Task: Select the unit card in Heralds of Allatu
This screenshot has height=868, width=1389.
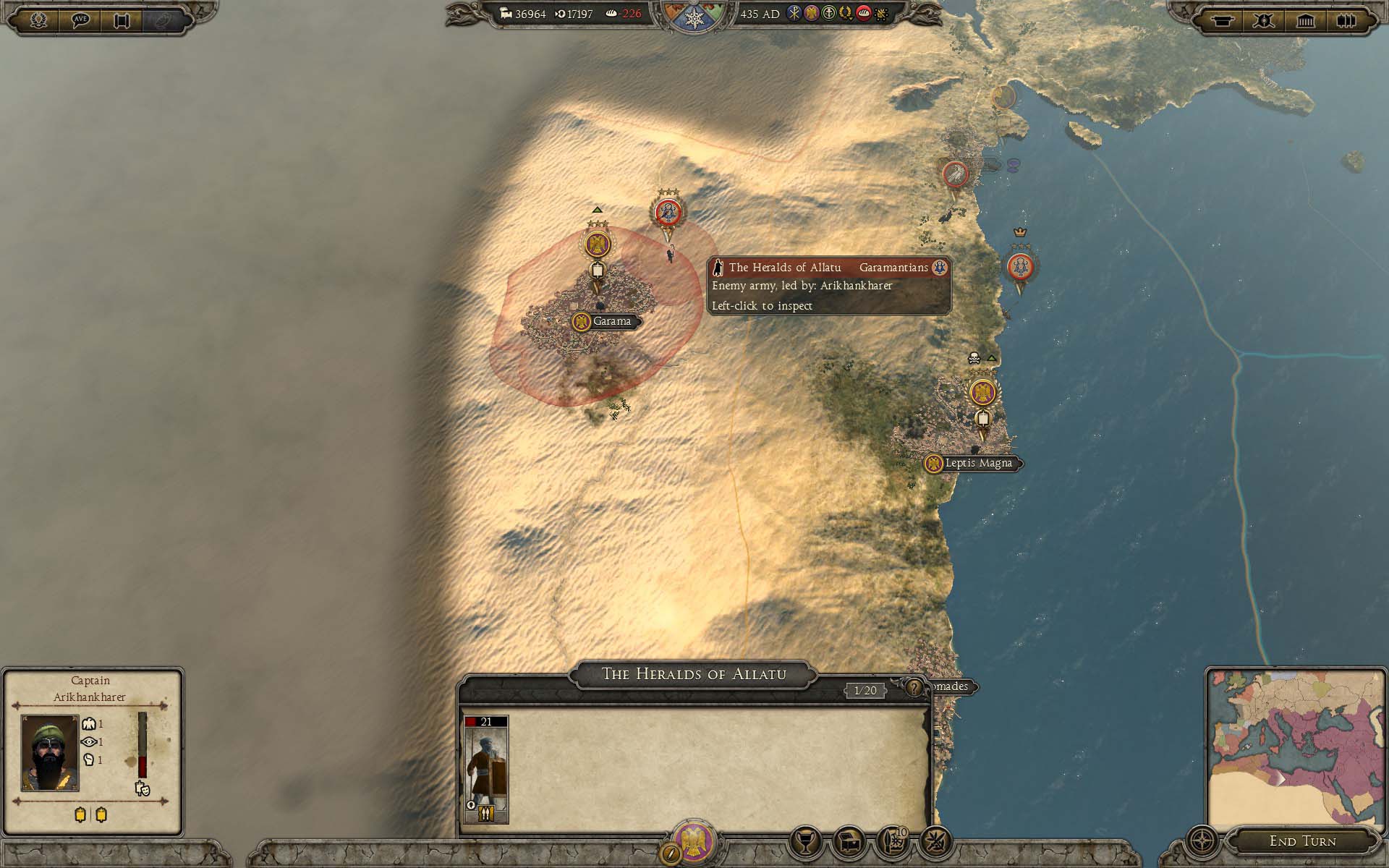Action: 486,769
